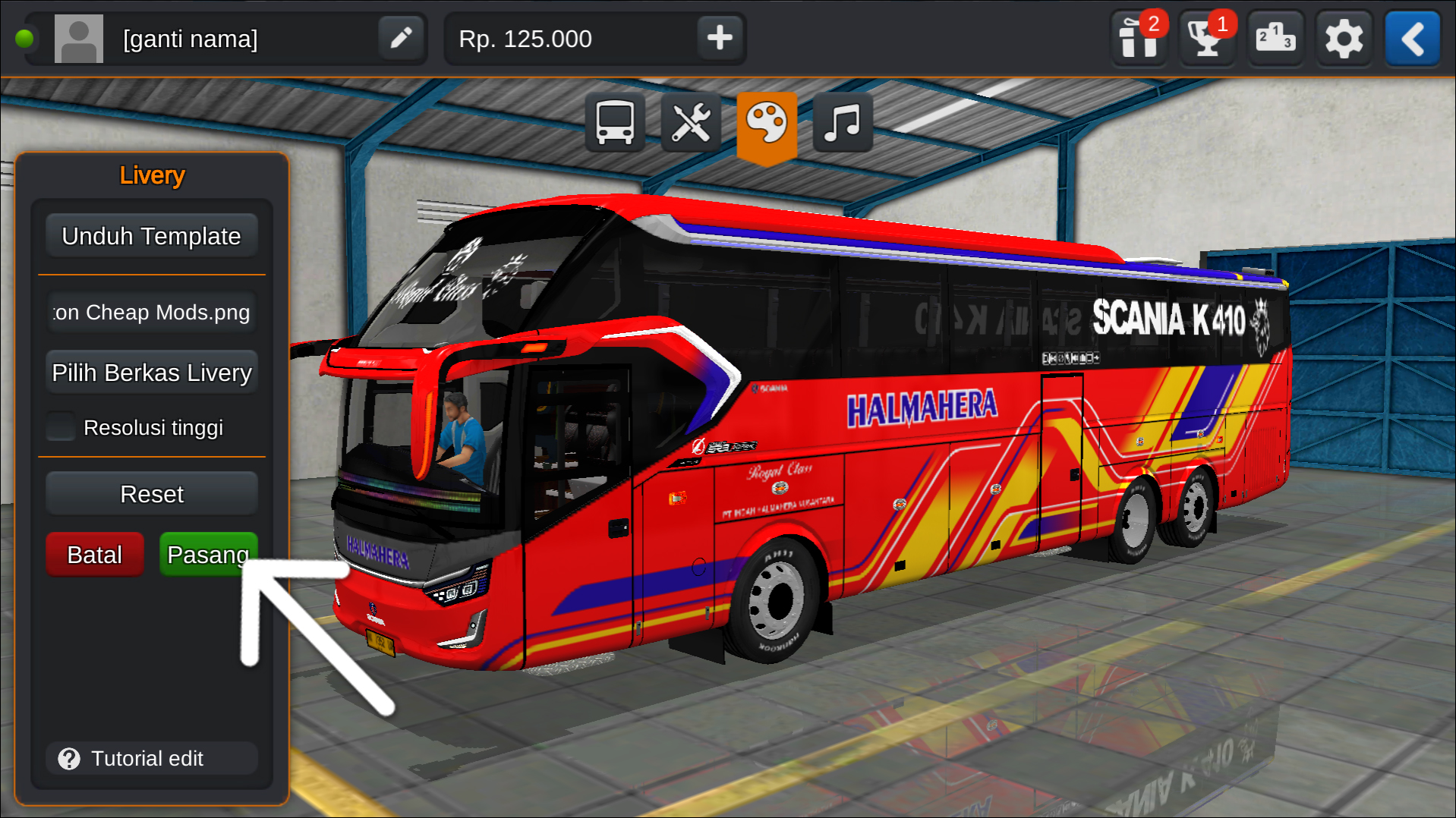Tap Unduh Template to download template
The image size is (1456, 818).
pyautogui.click(x=151, y=235)
